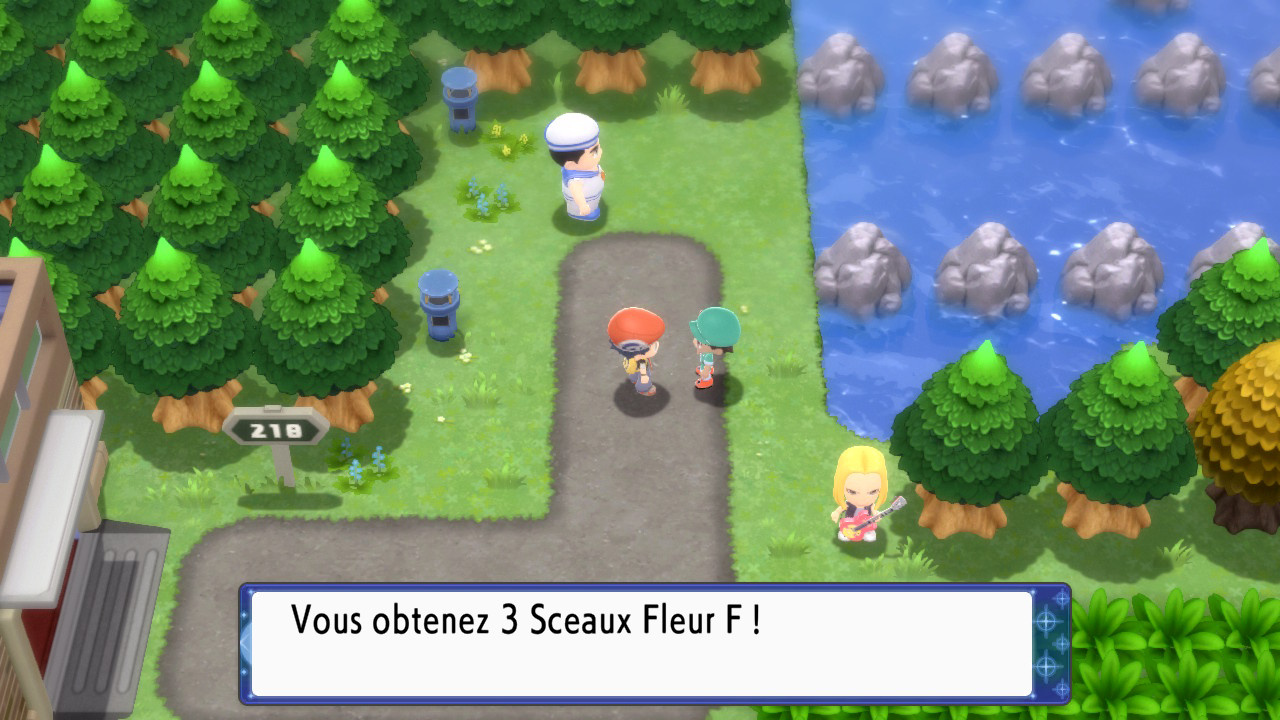This screenshot has width=1280, height=720.
Task: Advance the "Vous obtenez 3 Sceaux Fleur F" dialogue box
Action: 640,643
